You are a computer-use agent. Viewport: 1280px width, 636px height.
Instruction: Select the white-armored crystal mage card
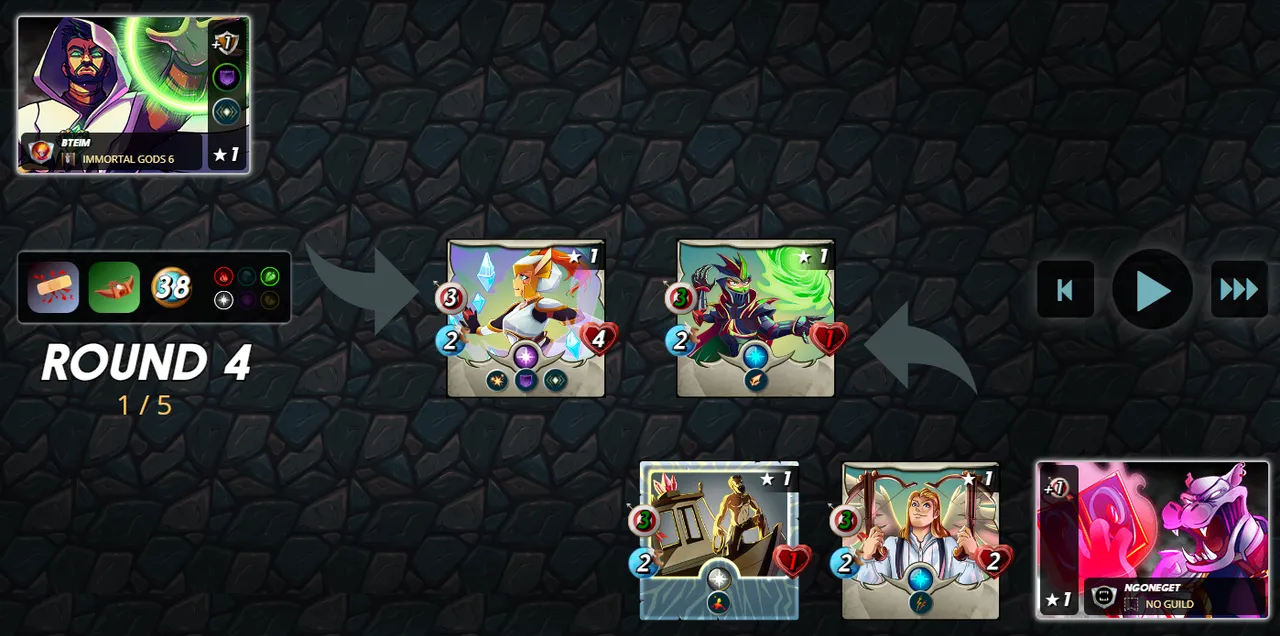point(526,318)
